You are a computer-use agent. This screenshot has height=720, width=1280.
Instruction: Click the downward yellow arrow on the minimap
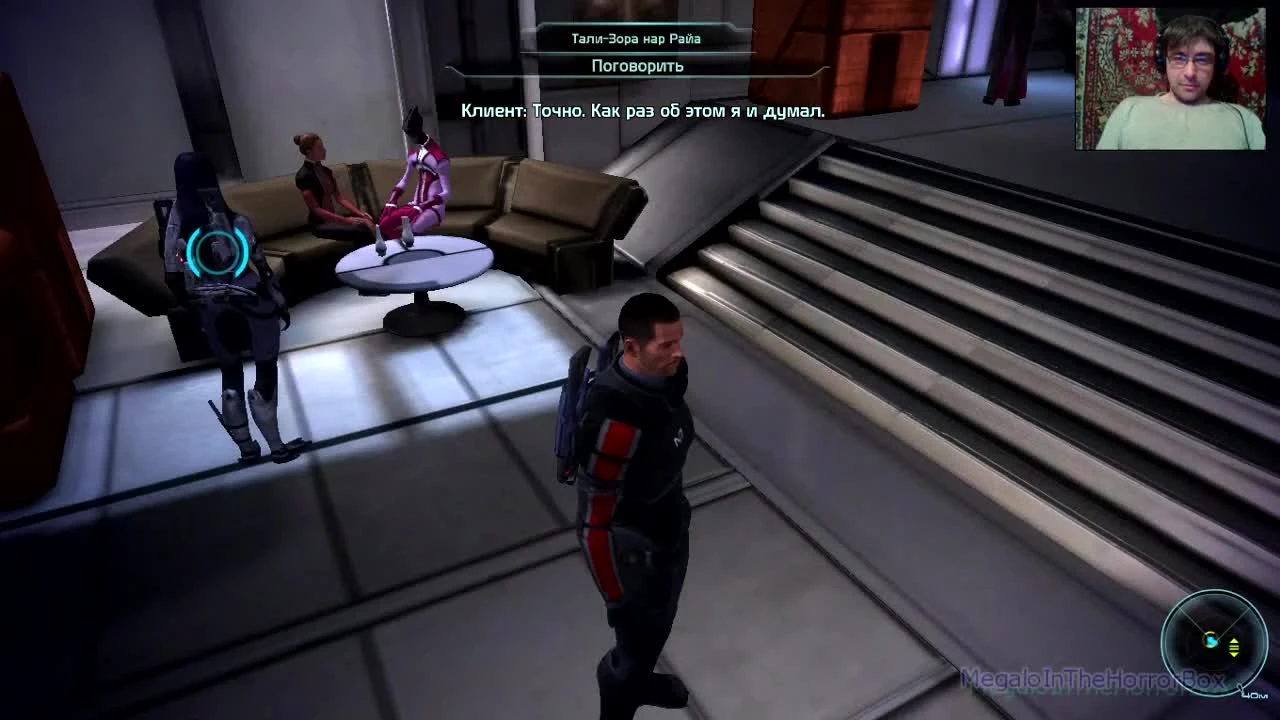tap(1234, 653)
